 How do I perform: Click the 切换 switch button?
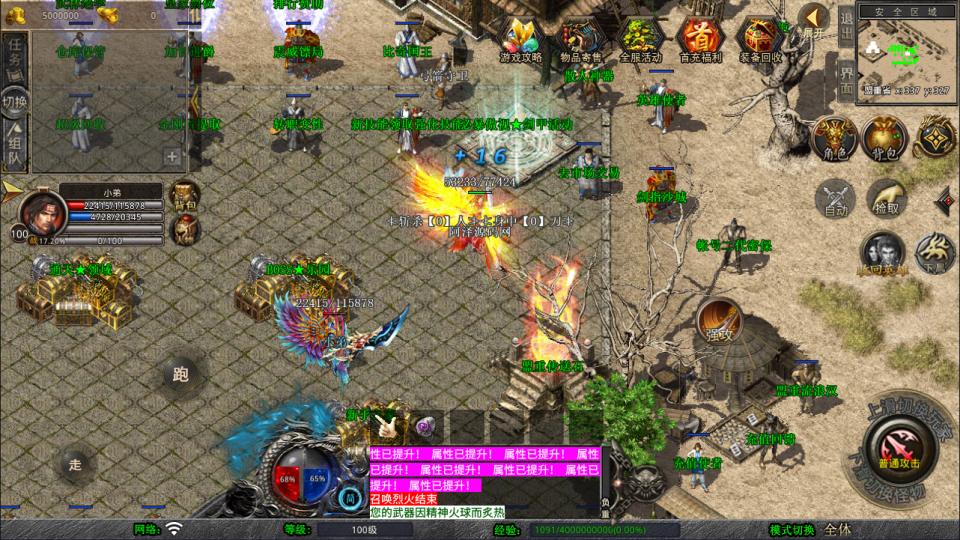point(15,102)
